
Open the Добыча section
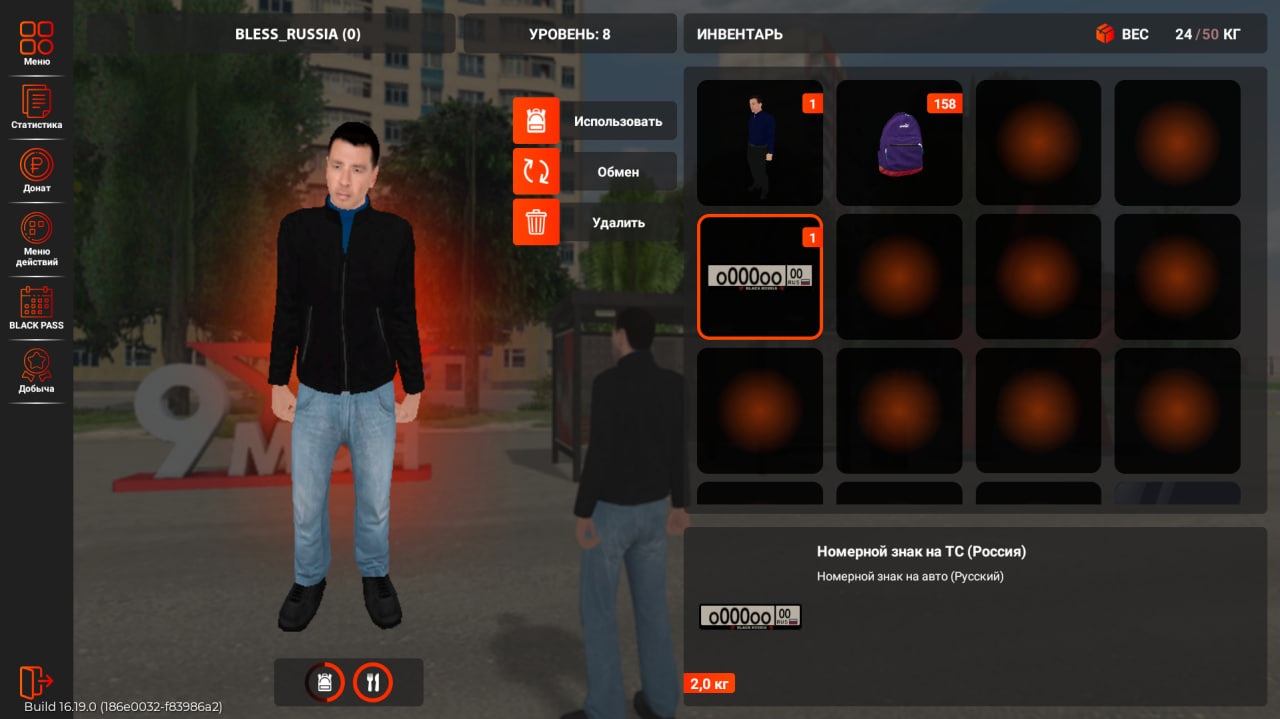pyautogui.click(x=36, y=370)
